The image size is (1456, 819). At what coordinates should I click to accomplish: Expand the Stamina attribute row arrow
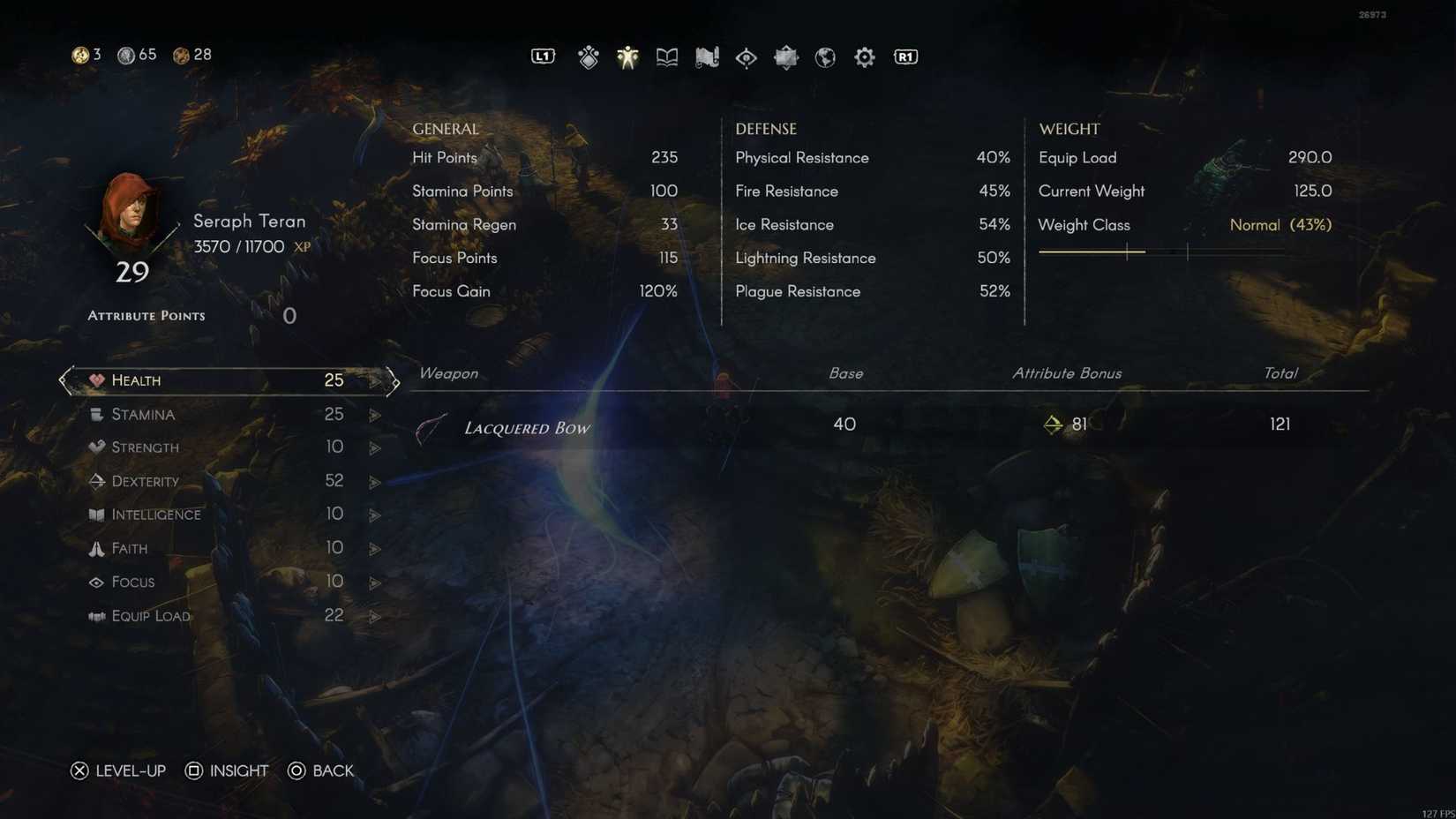pos(375,415)
